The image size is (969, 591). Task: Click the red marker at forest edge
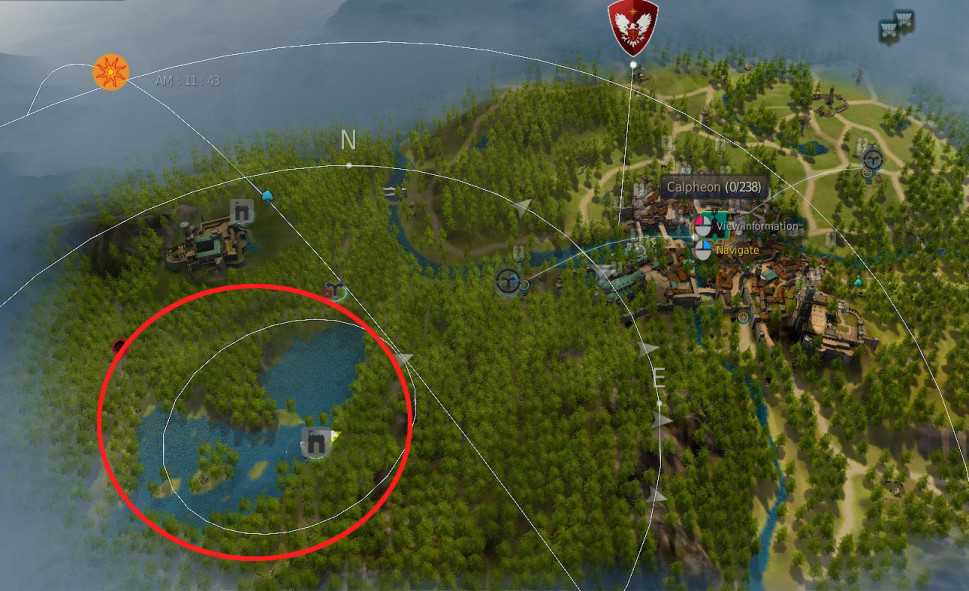tap(119, 346)
